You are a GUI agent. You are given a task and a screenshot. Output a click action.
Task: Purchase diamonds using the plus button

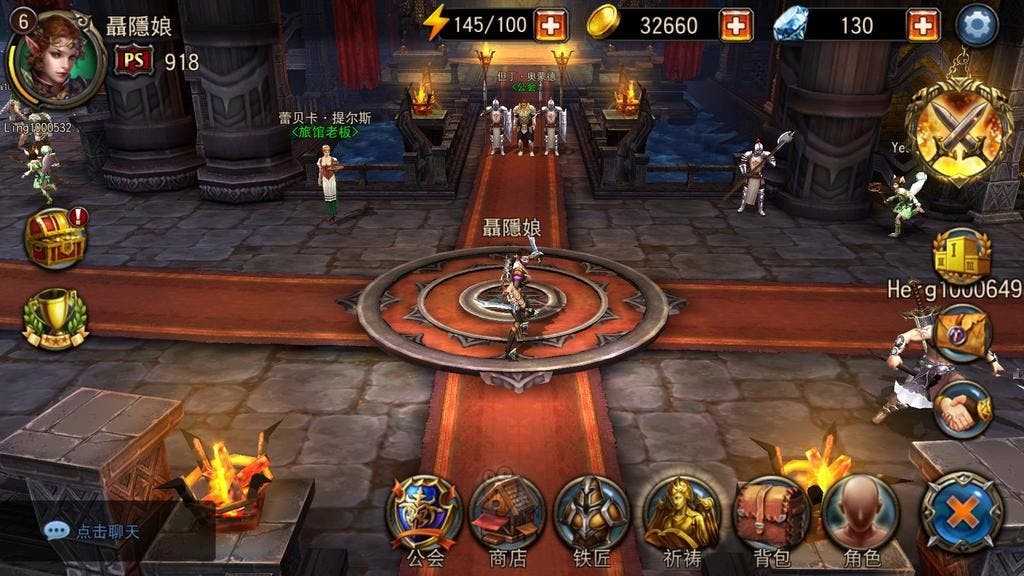[922, 25]
